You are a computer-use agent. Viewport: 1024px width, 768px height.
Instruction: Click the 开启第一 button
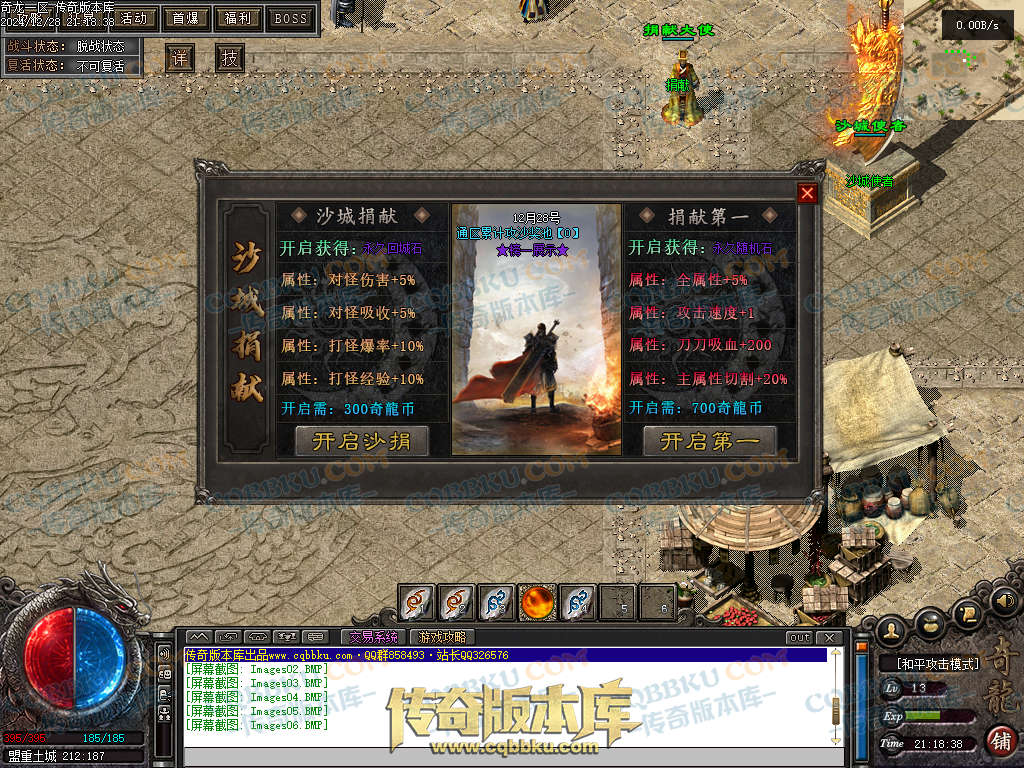pyautogui.click(x=710, y=441)
